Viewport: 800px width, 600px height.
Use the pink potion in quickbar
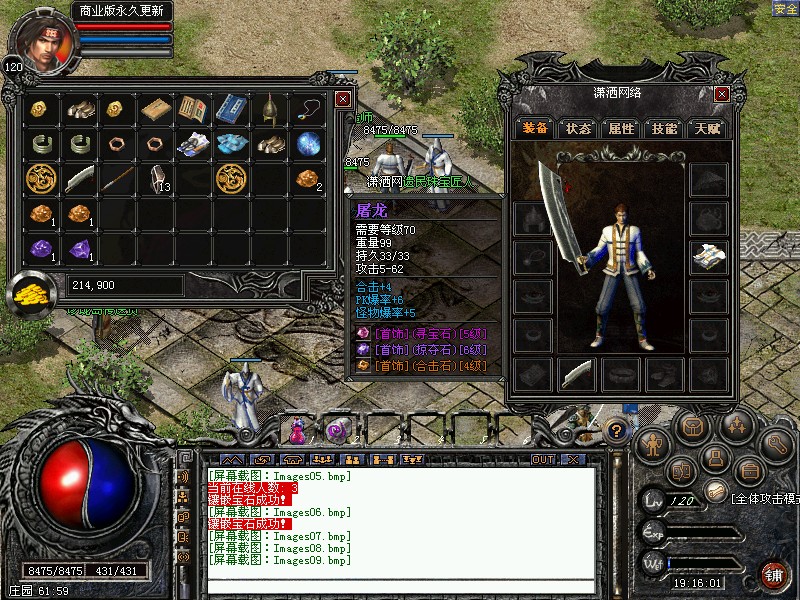pyautogui.click(x=298, y=430)
